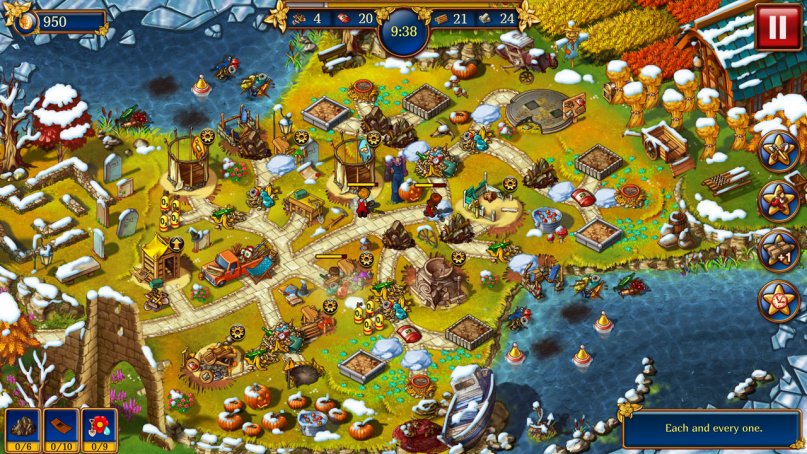Select the wooden plank objective 0/10
This screenshot has height=454, width=807.
coord(60,427)
